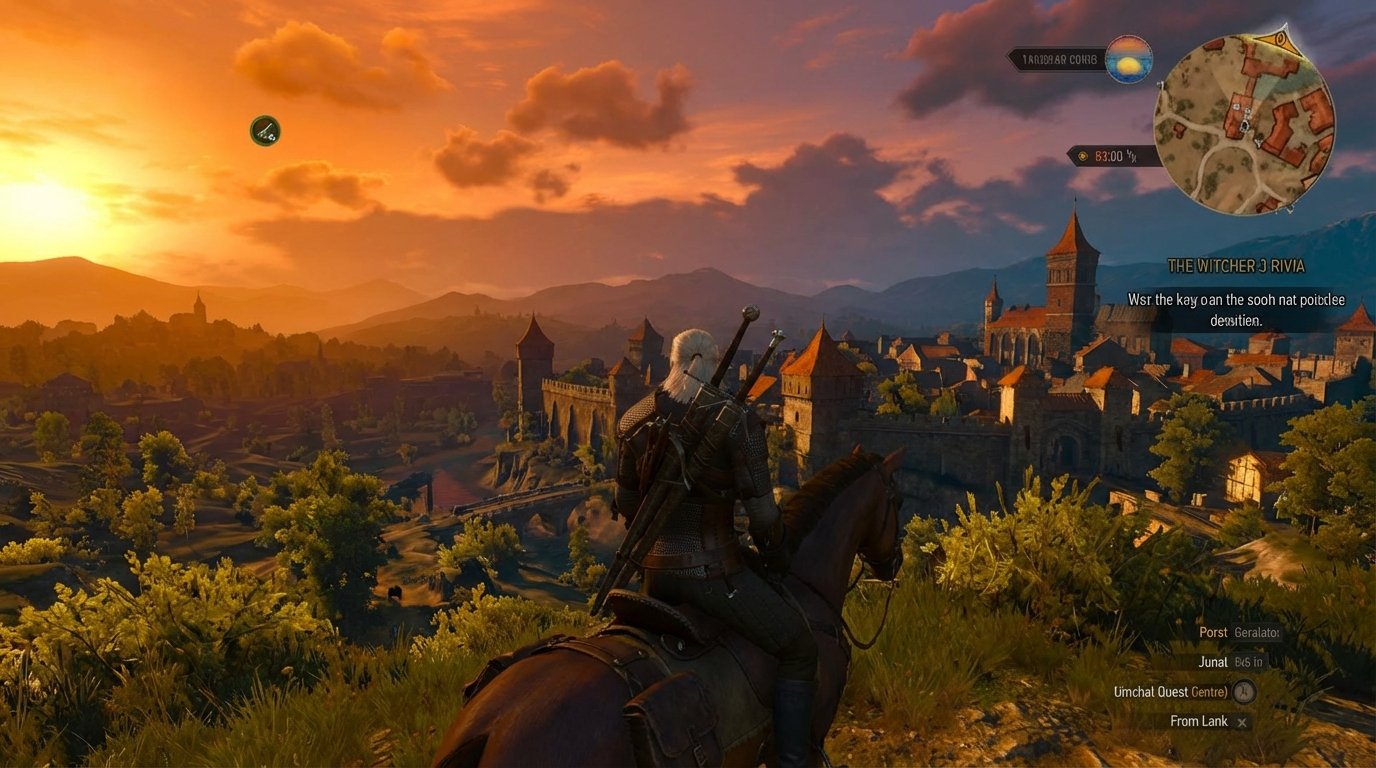Click the 83:00 time progress indicator

(1113, 156)
